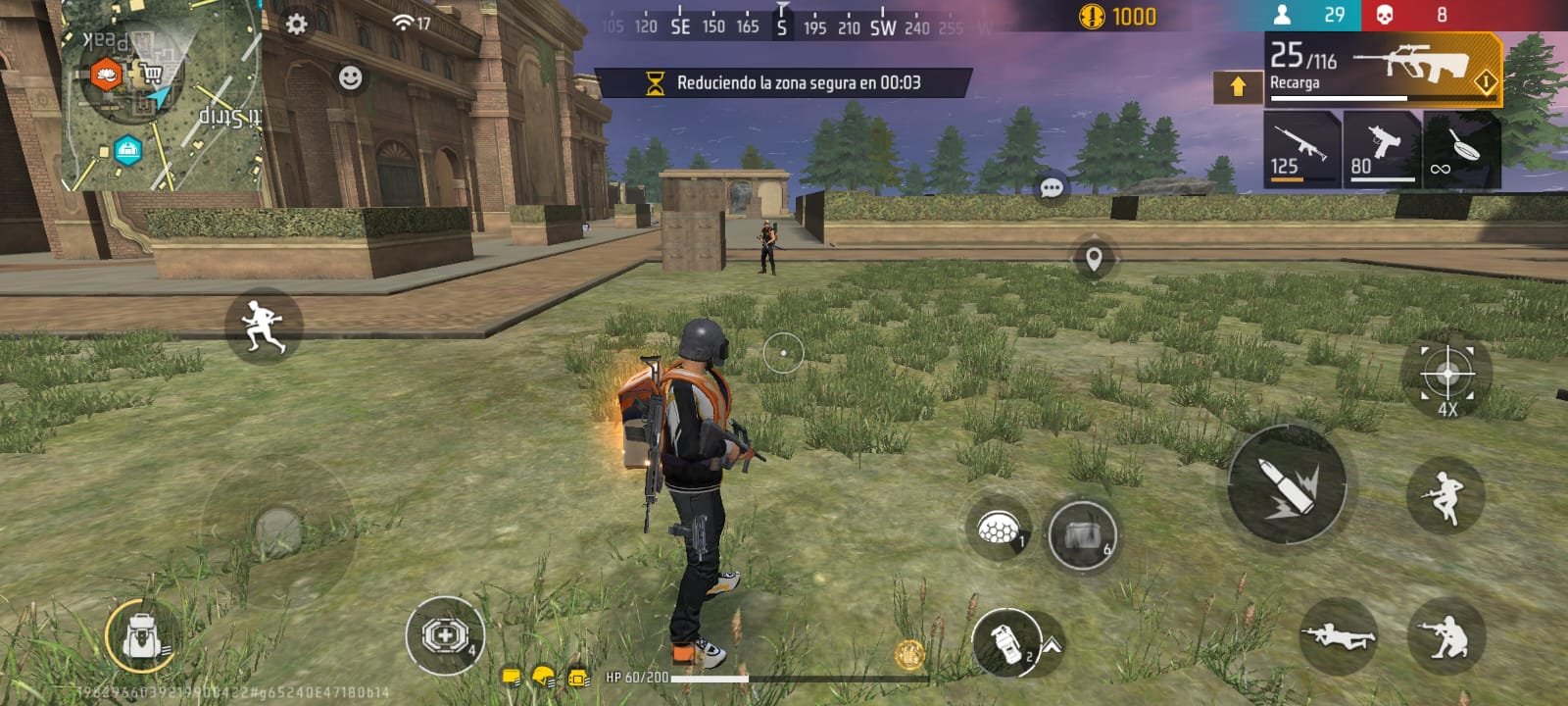Screen dimensions: 1568x706
Task: Tap the map ping location icon
Action: (1096, 260)
